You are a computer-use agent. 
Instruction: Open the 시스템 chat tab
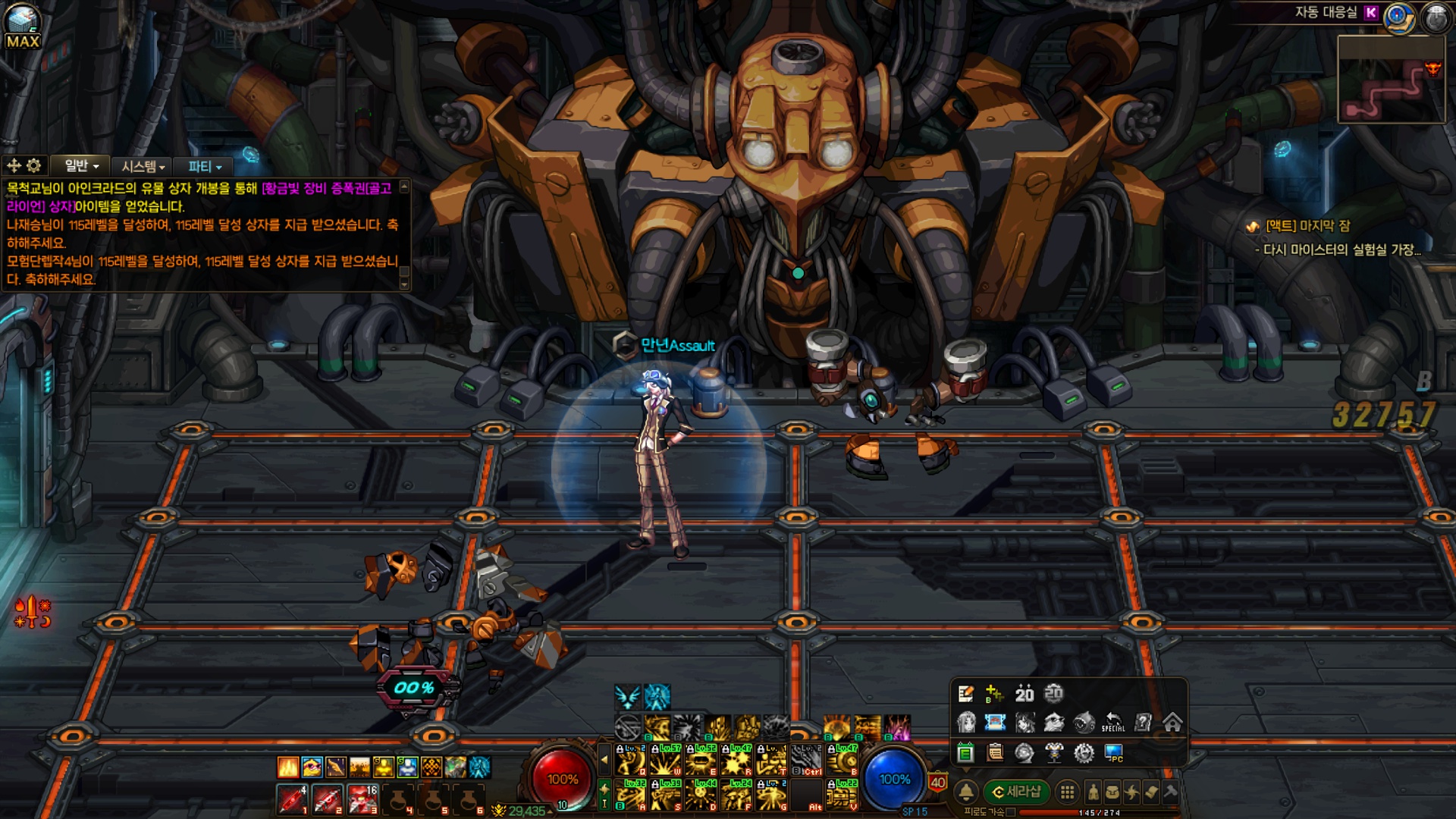143,166
